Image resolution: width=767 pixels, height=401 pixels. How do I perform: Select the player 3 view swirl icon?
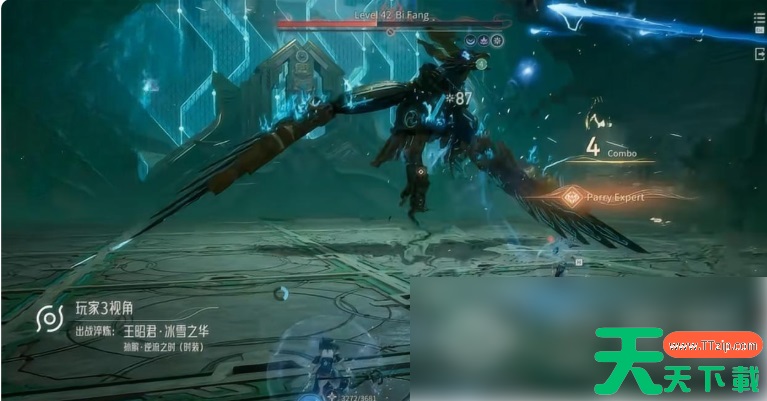48,319
